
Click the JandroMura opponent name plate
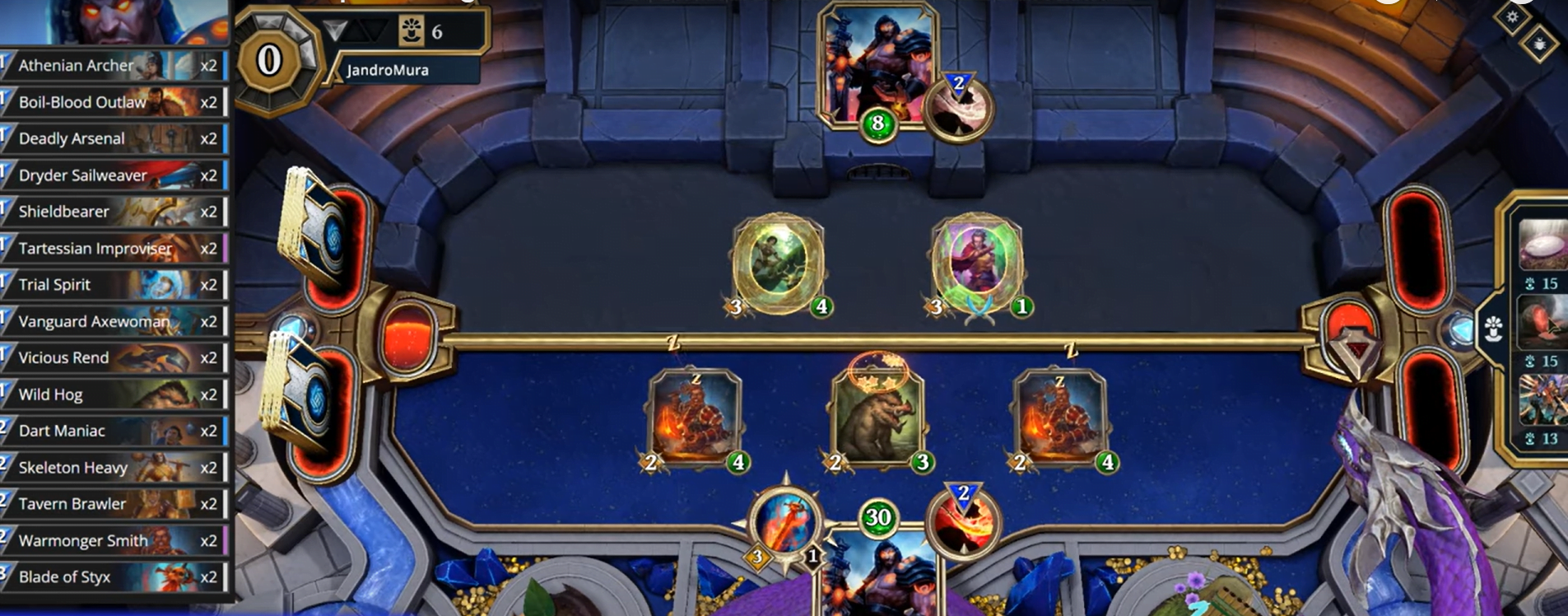(388, 70)
